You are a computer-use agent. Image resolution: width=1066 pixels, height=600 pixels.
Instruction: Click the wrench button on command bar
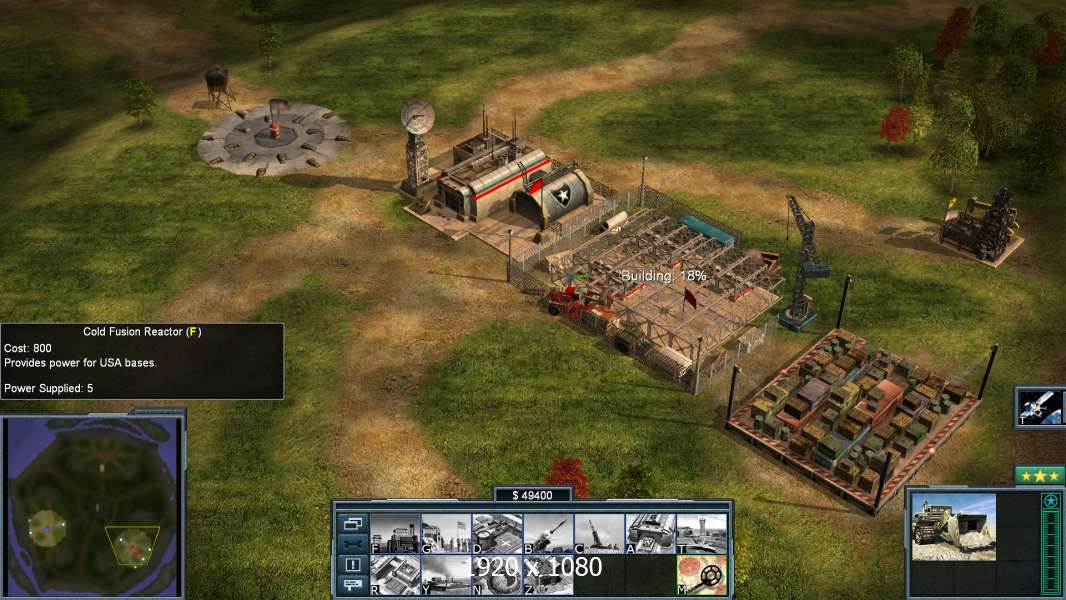352,544
